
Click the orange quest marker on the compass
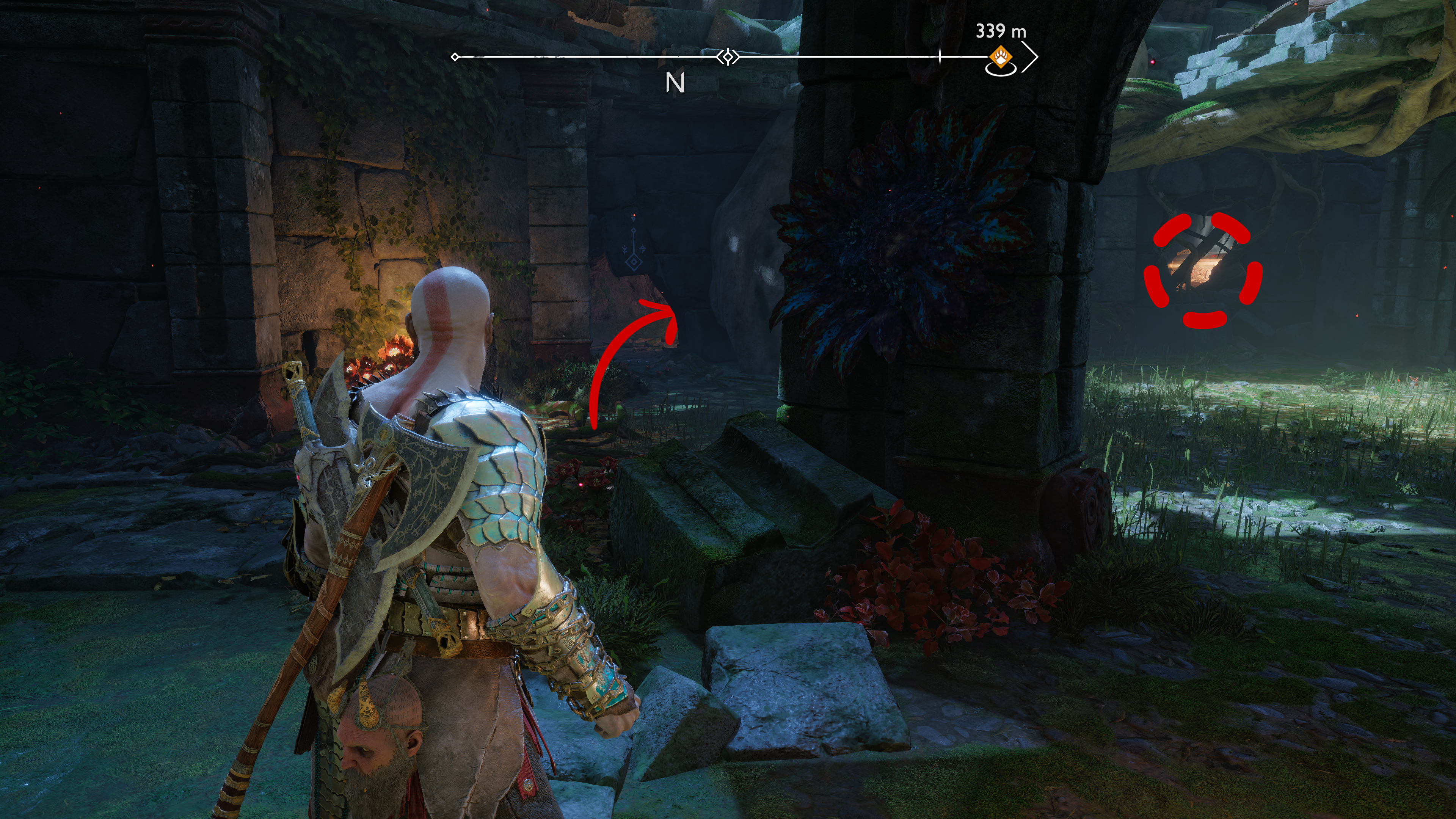click(1001, 58)
